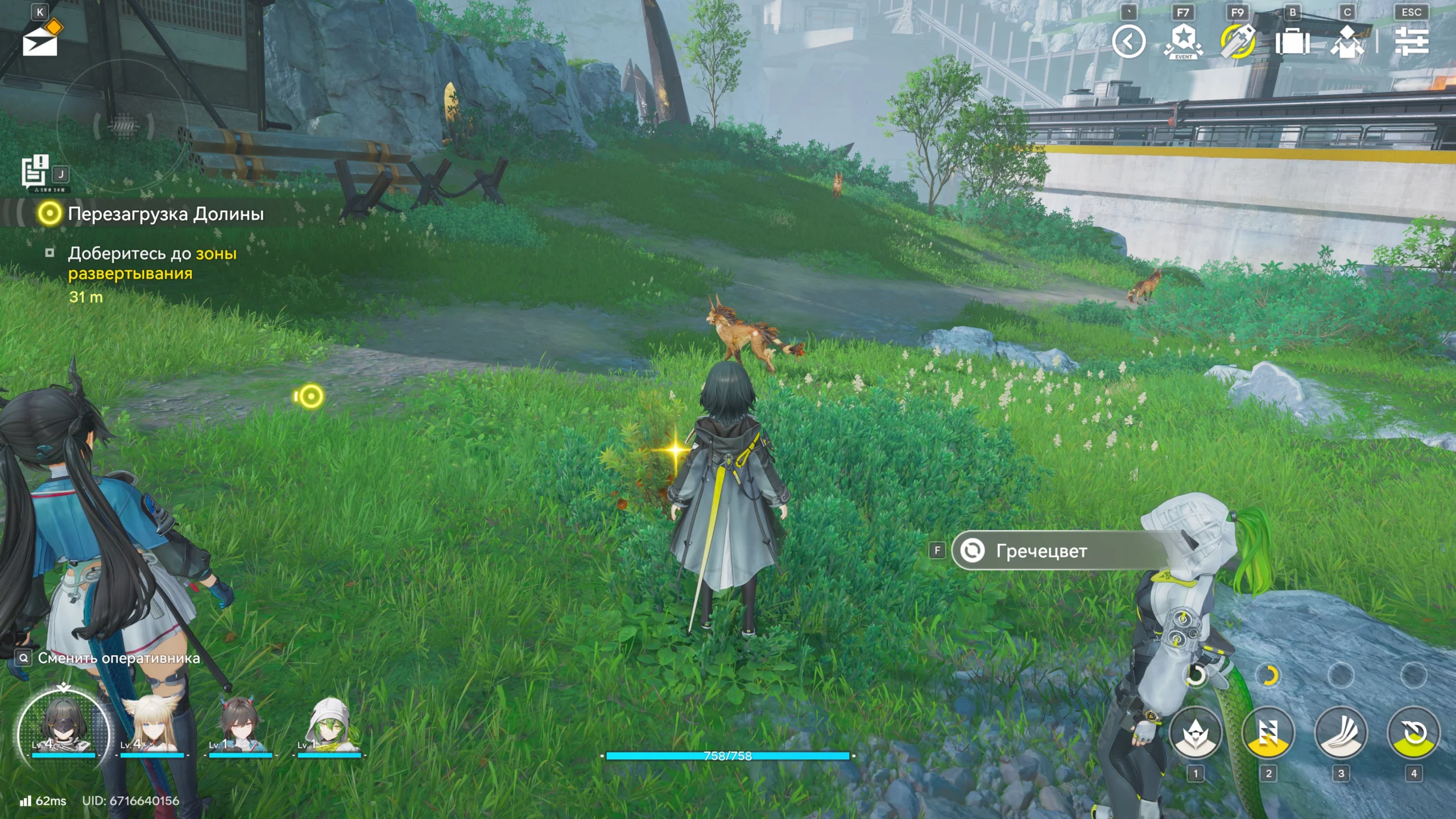Activate the triple claw slash skill
The height and width of the screenshot is (819, 1456).
(1341, 733)
